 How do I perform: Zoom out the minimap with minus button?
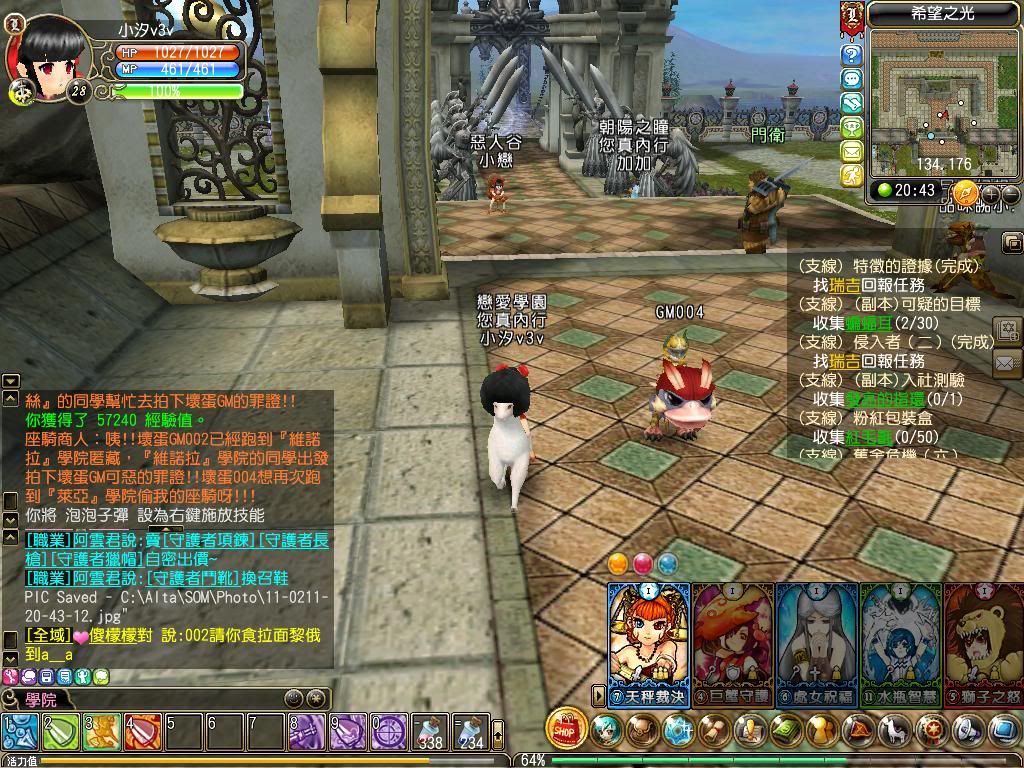1010,193
